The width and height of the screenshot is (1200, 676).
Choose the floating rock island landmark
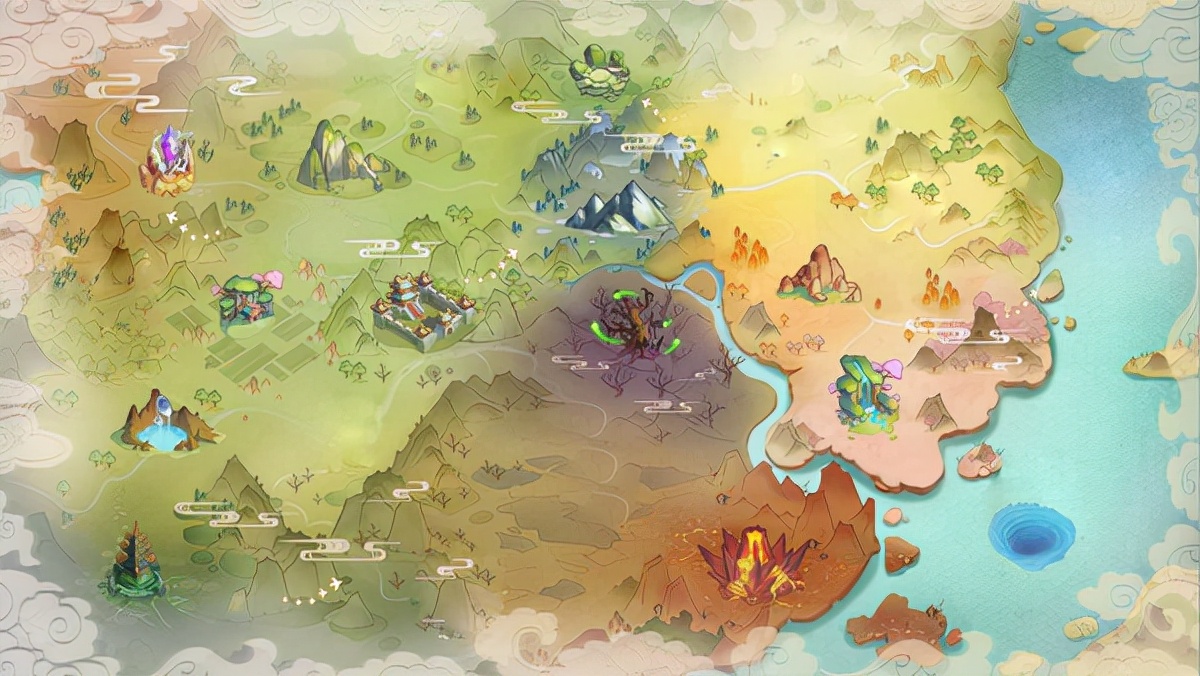pyautogui.click(x=599, y=72)
